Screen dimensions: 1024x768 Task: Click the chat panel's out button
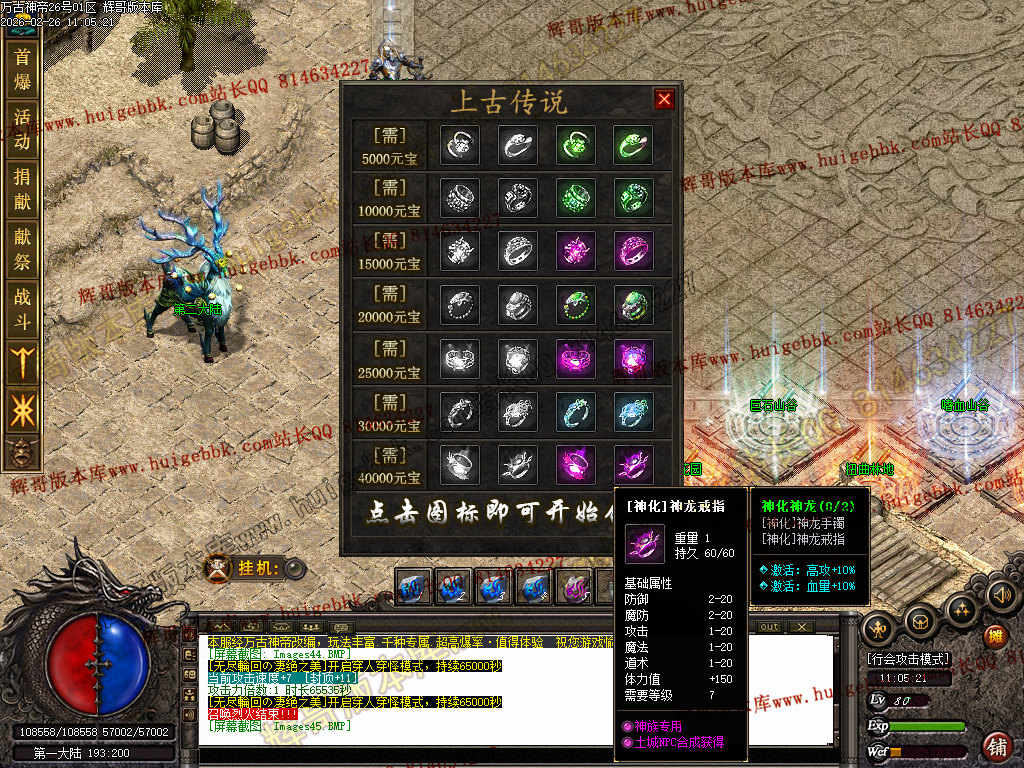click(769, 627)
